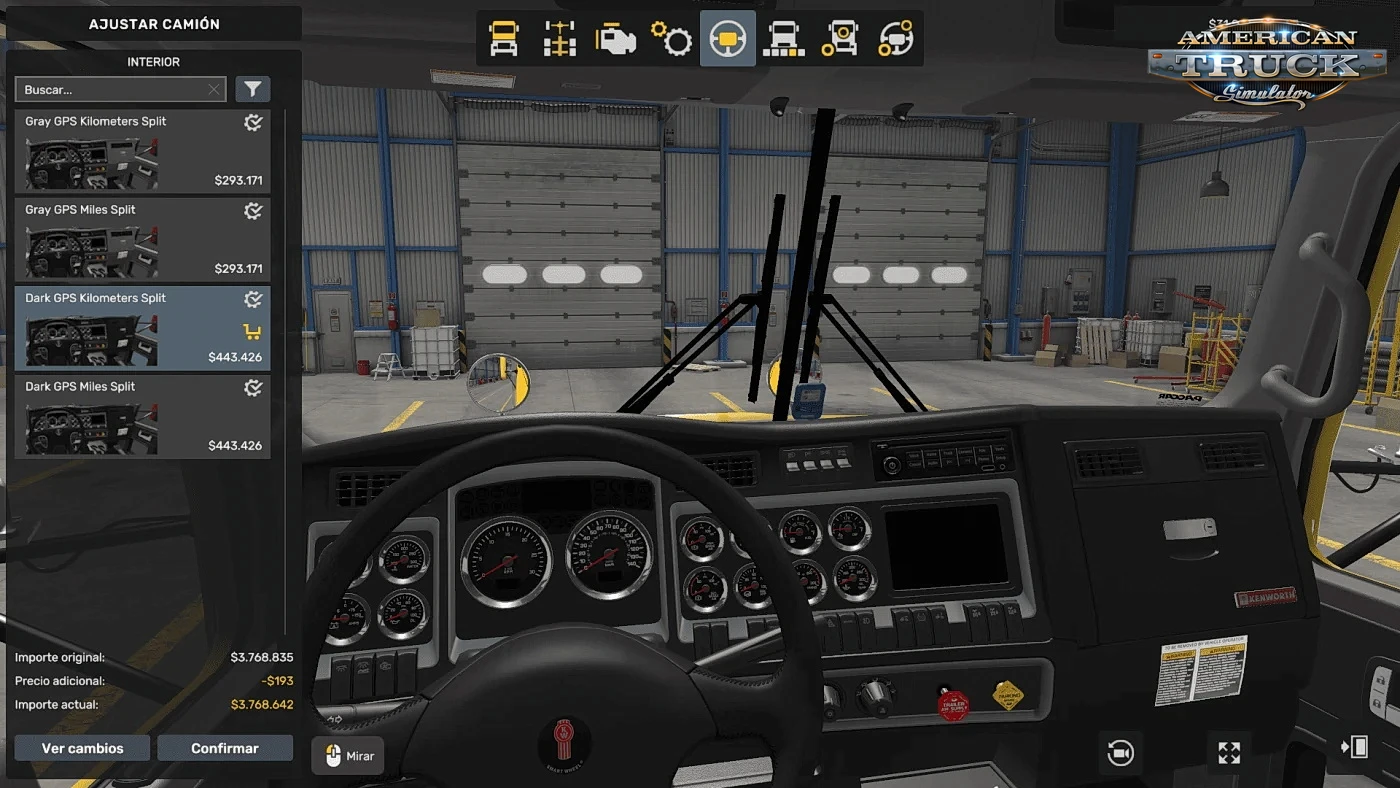The height and width of the screenshot is (788, 1400).
Task: Open the gears transmission category
Action: coord(672,39)
